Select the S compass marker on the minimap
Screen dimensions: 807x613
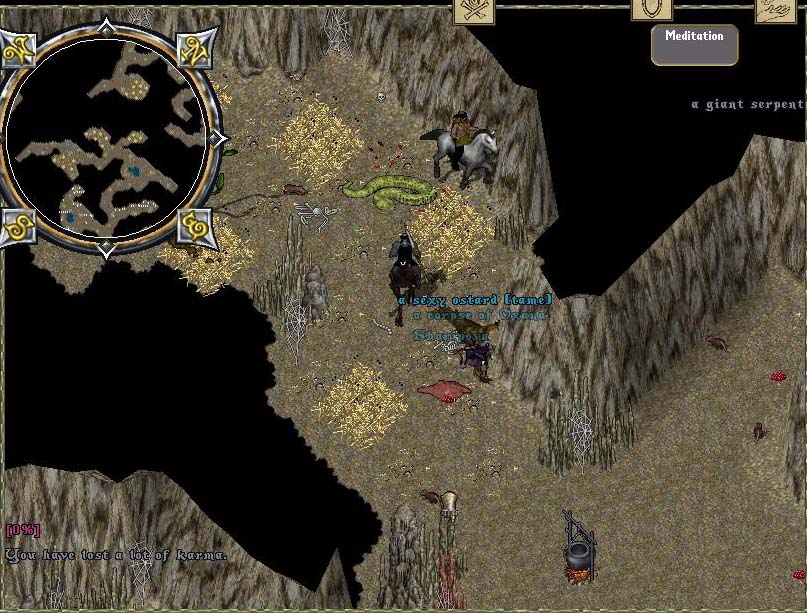(19, 227)
